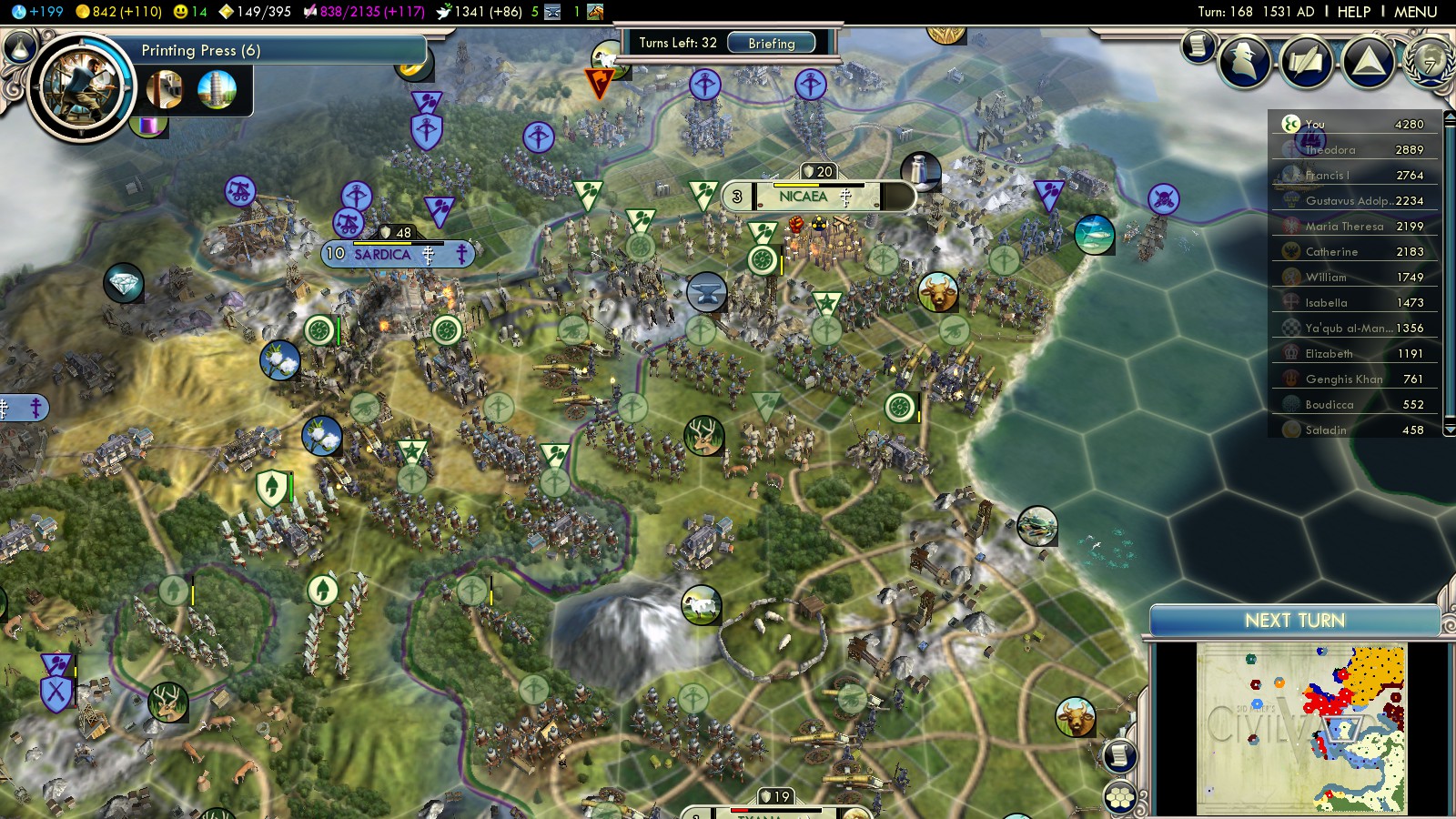Screen dimensions: 1456x819
Task: Open the espionage spy overview
Action: [x=1245, y=61]
